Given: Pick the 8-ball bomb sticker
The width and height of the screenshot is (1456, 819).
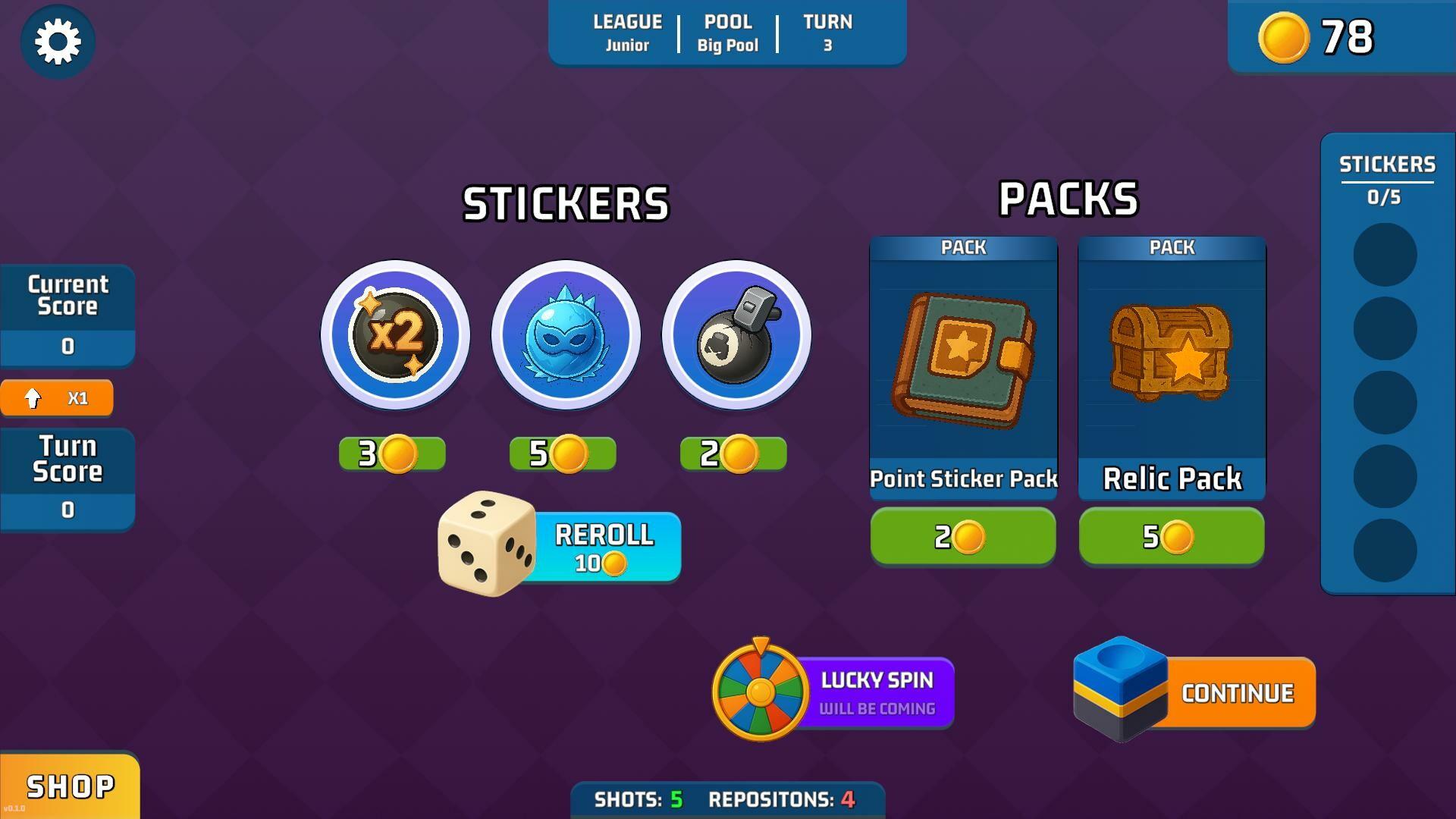Looking at the screenshot, I should 736,334.
